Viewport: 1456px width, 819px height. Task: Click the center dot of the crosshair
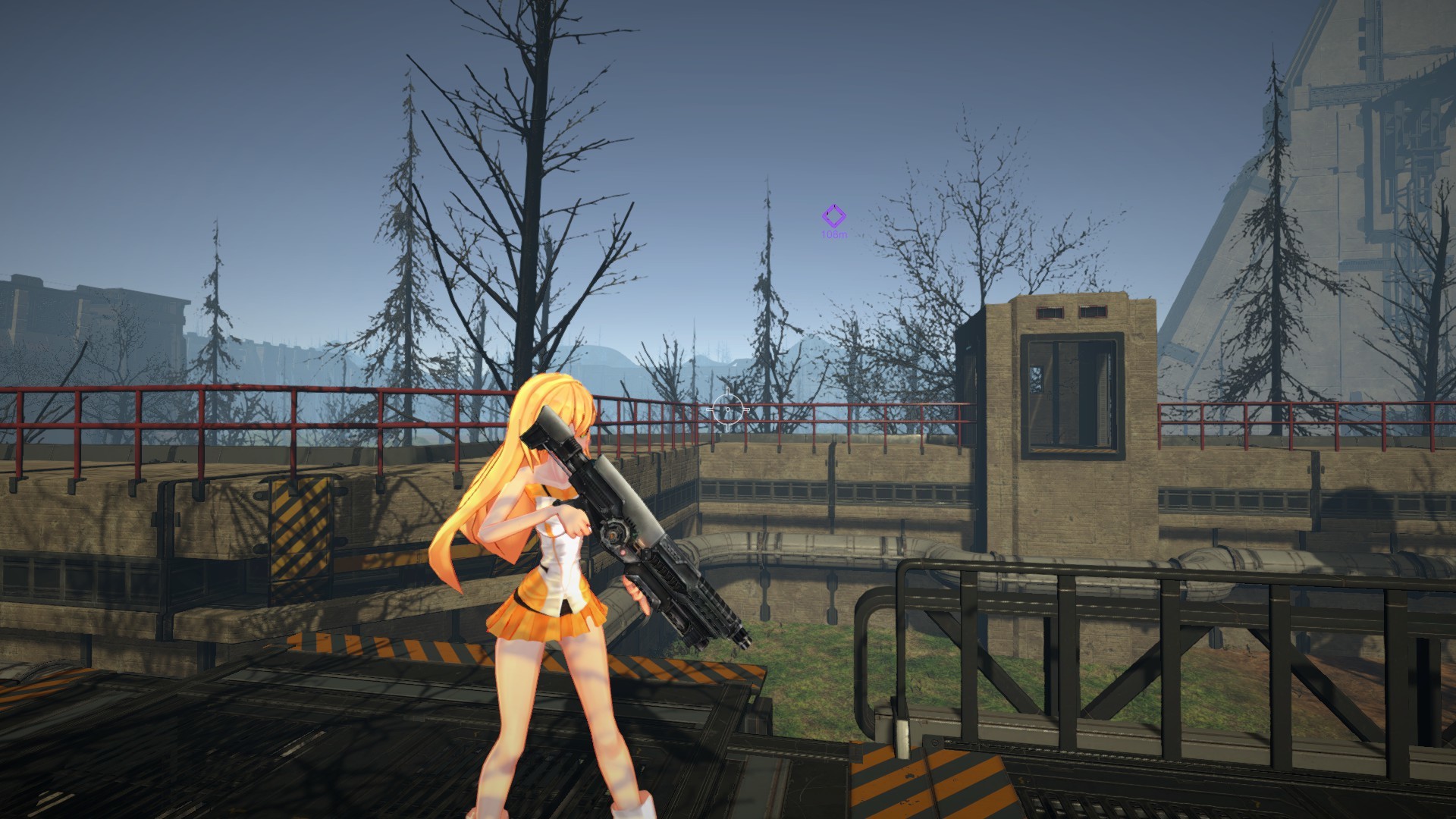pyautogui.click(x=728, y=409)
